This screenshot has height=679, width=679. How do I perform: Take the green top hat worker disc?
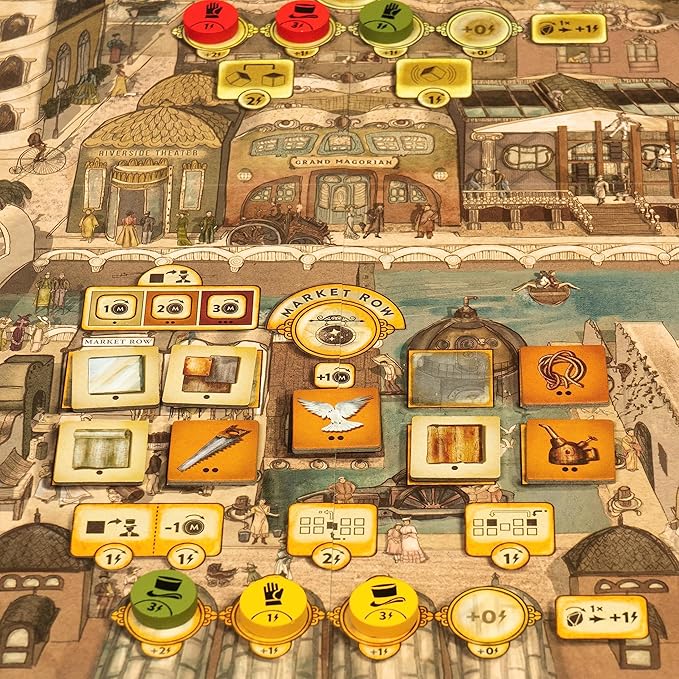[x=163, y=597]
